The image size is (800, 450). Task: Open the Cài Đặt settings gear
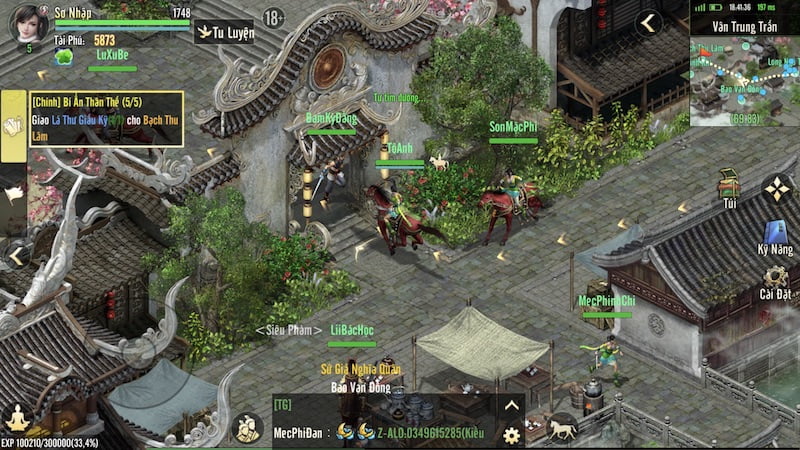(x=776, y=281)
